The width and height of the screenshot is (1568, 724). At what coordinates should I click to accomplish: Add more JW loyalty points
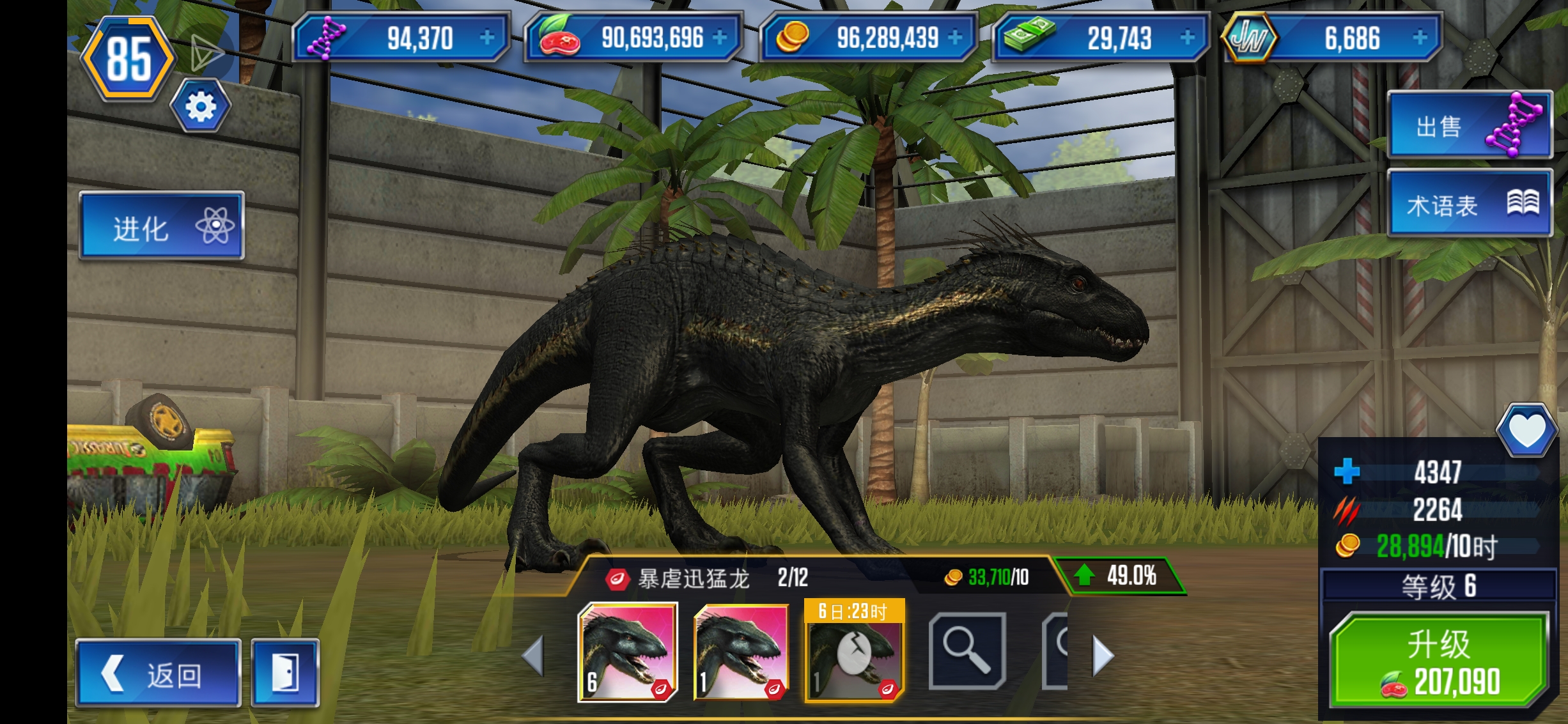pyautogui.click(x=1420, y=38)
